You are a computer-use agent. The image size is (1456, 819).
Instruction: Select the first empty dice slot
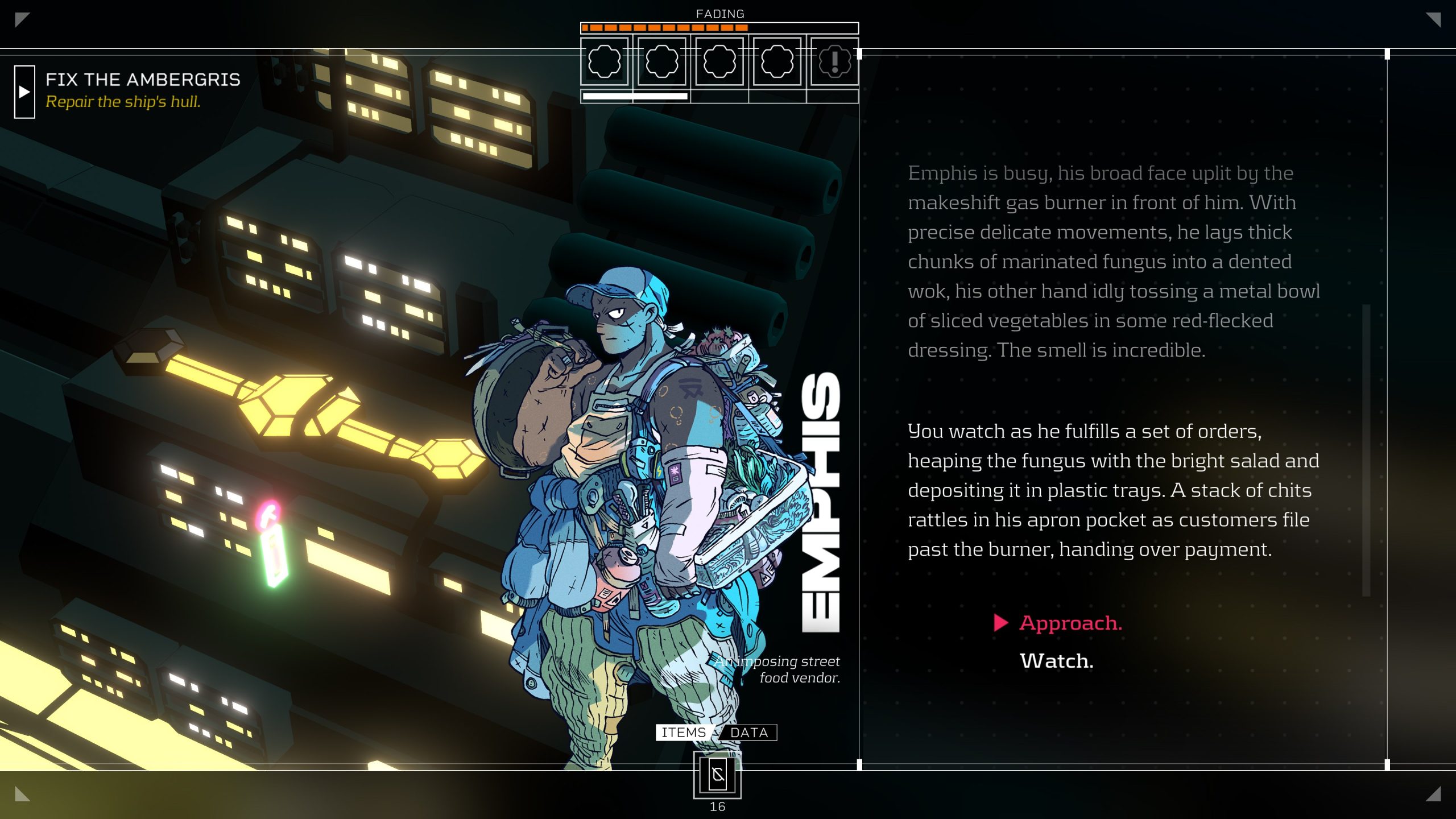[605, 61]
